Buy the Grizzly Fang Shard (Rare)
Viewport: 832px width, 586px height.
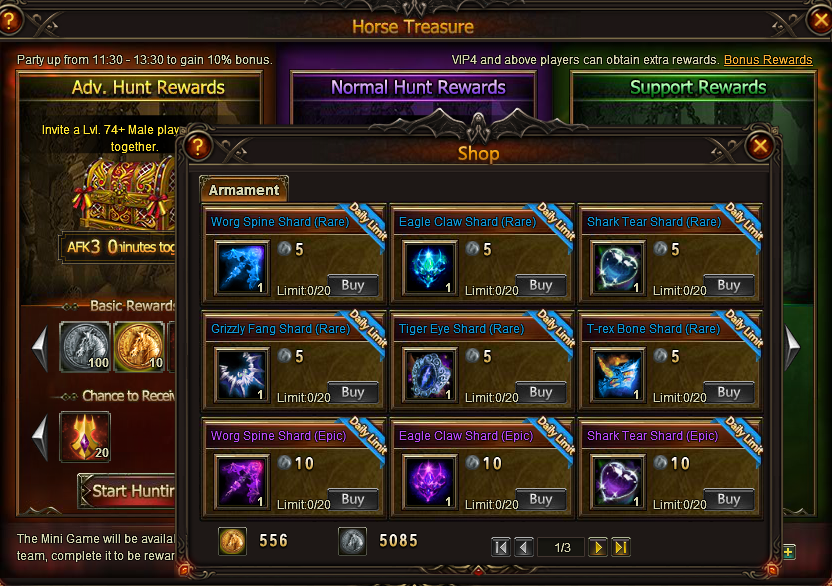353,392
